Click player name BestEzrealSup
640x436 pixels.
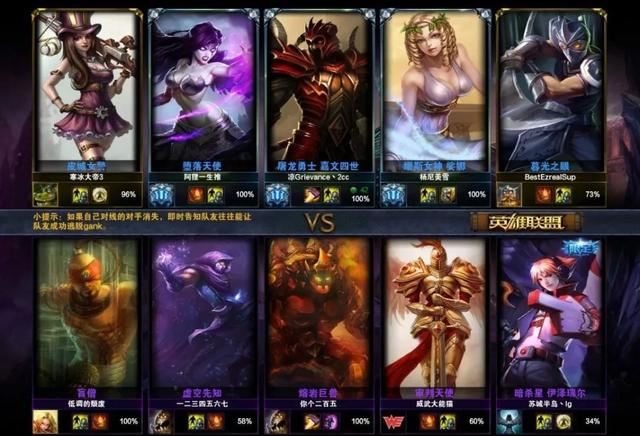(552, 176)
